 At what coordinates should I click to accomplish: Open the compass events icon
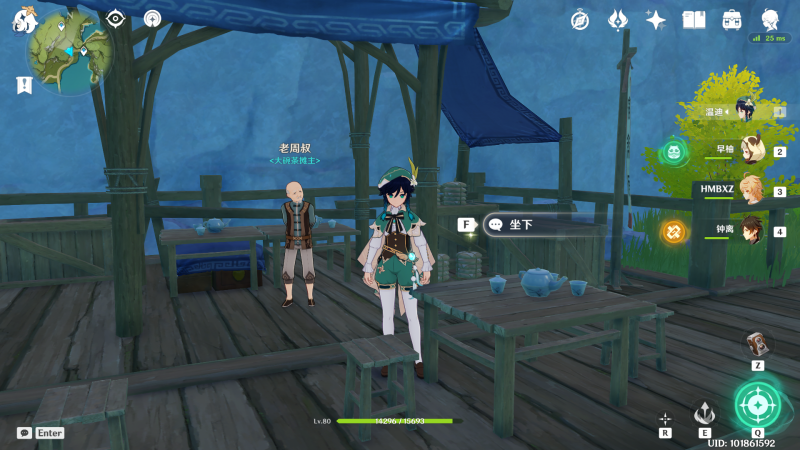(x=580, y=19)
